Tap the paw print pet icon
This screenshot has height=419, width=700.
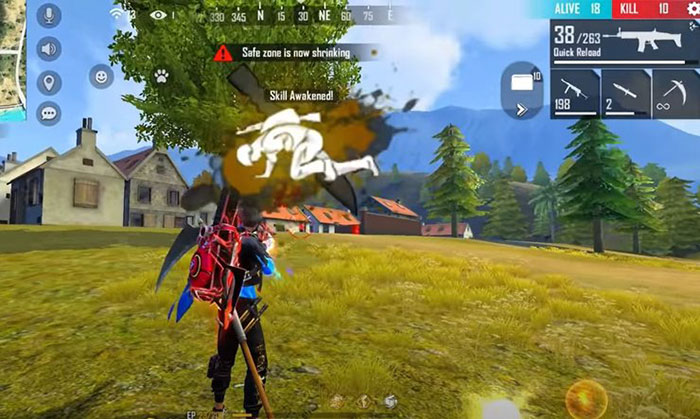161,75
